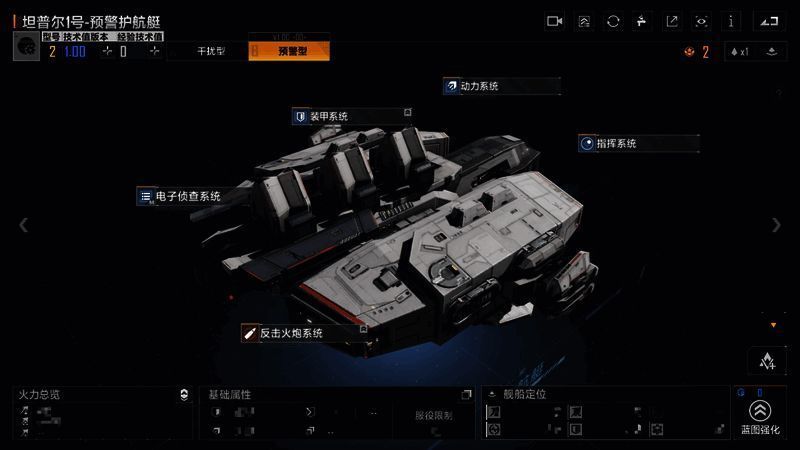View the next ship with right arrow
This screenshot has width=800, height=450.
(776, 225)
